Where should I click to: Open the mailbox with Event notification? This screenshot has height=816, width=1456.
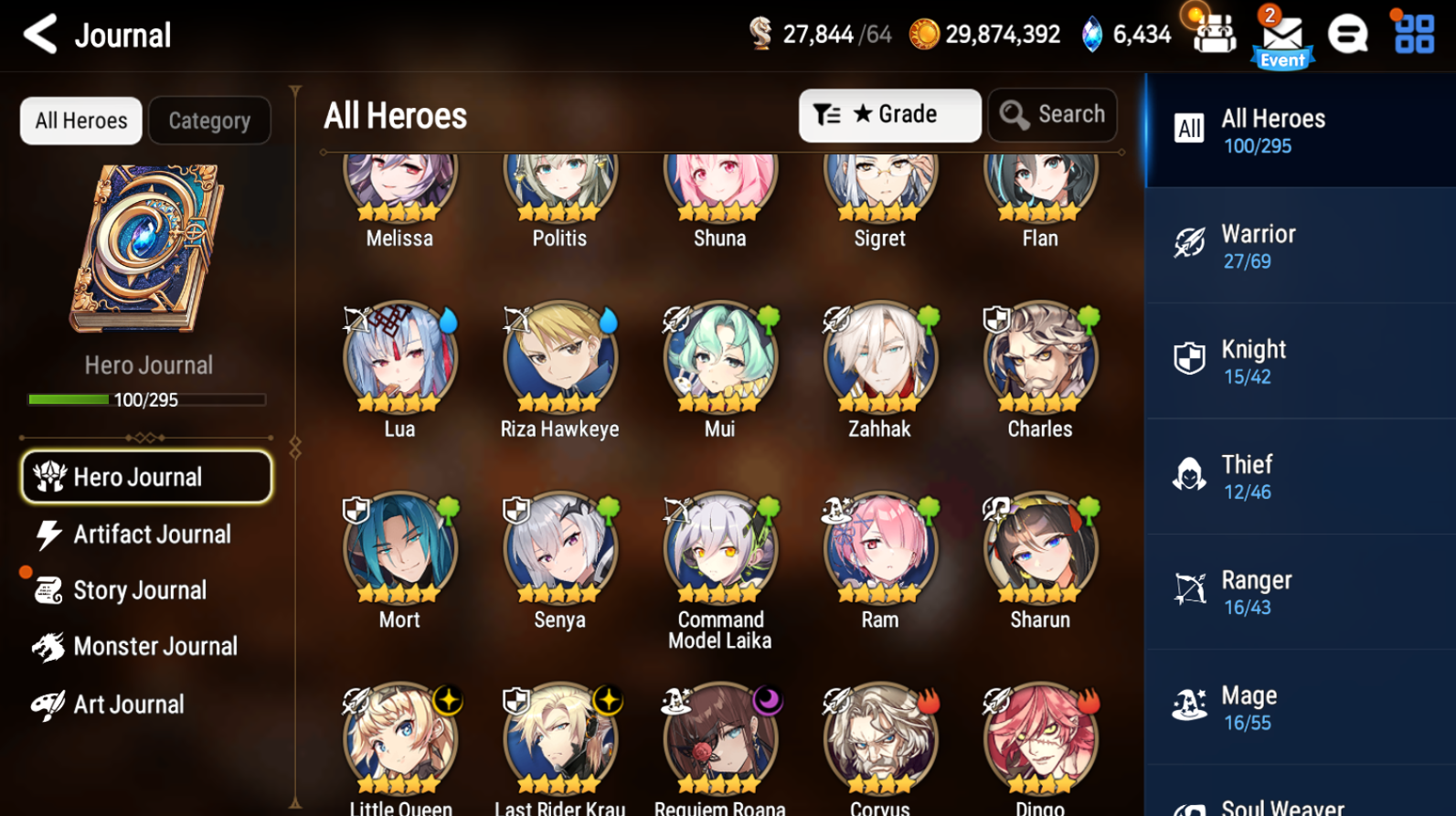click(x=1282, y=37)
